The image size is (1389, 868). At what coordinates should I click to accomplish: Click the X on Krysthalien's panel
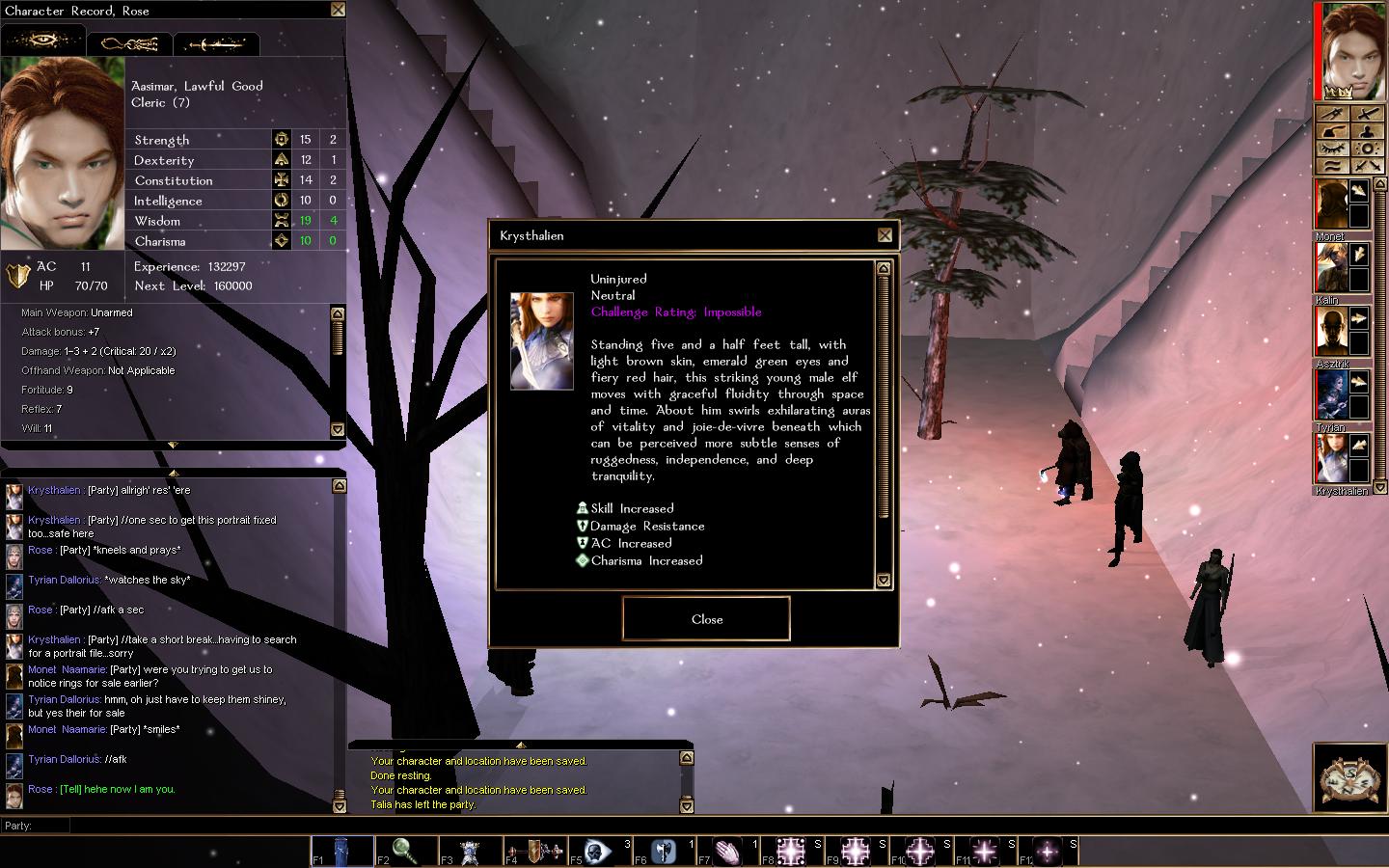click(x=885, y=235)
